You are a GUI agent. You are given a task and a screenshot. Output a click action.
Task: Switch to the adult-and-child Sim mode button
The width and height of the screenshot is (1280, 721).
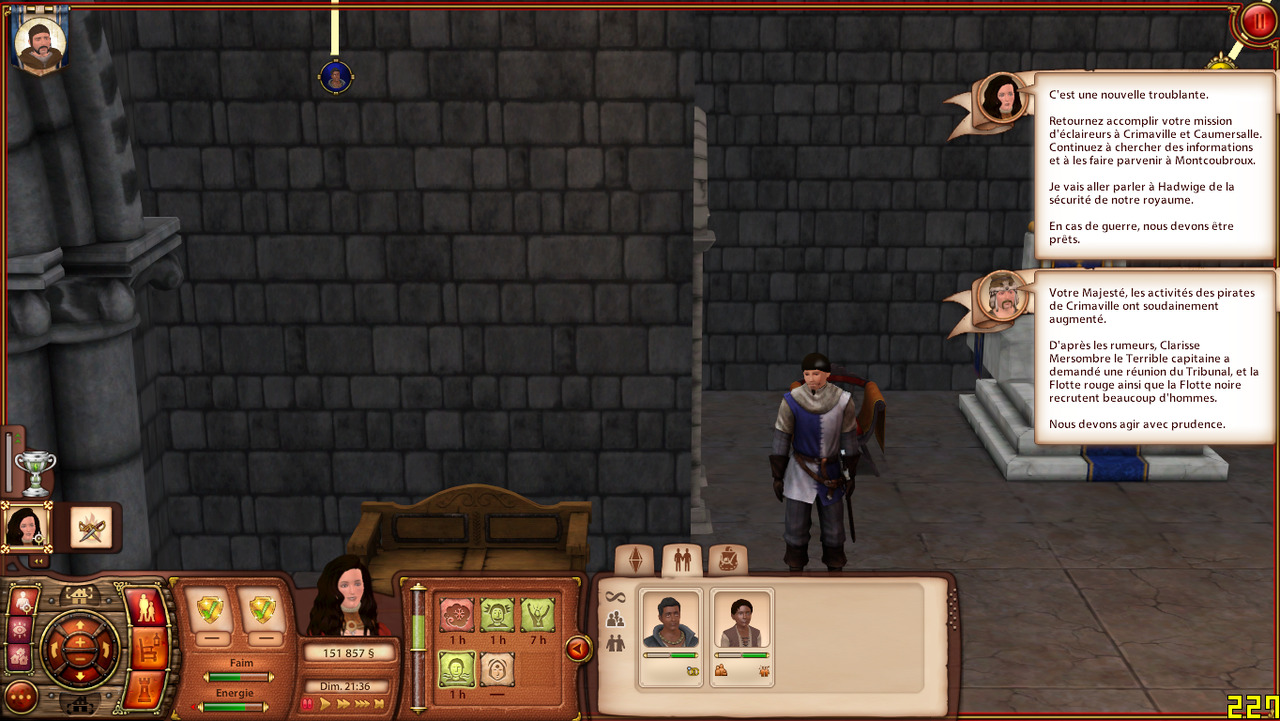[x=144, y=609]
